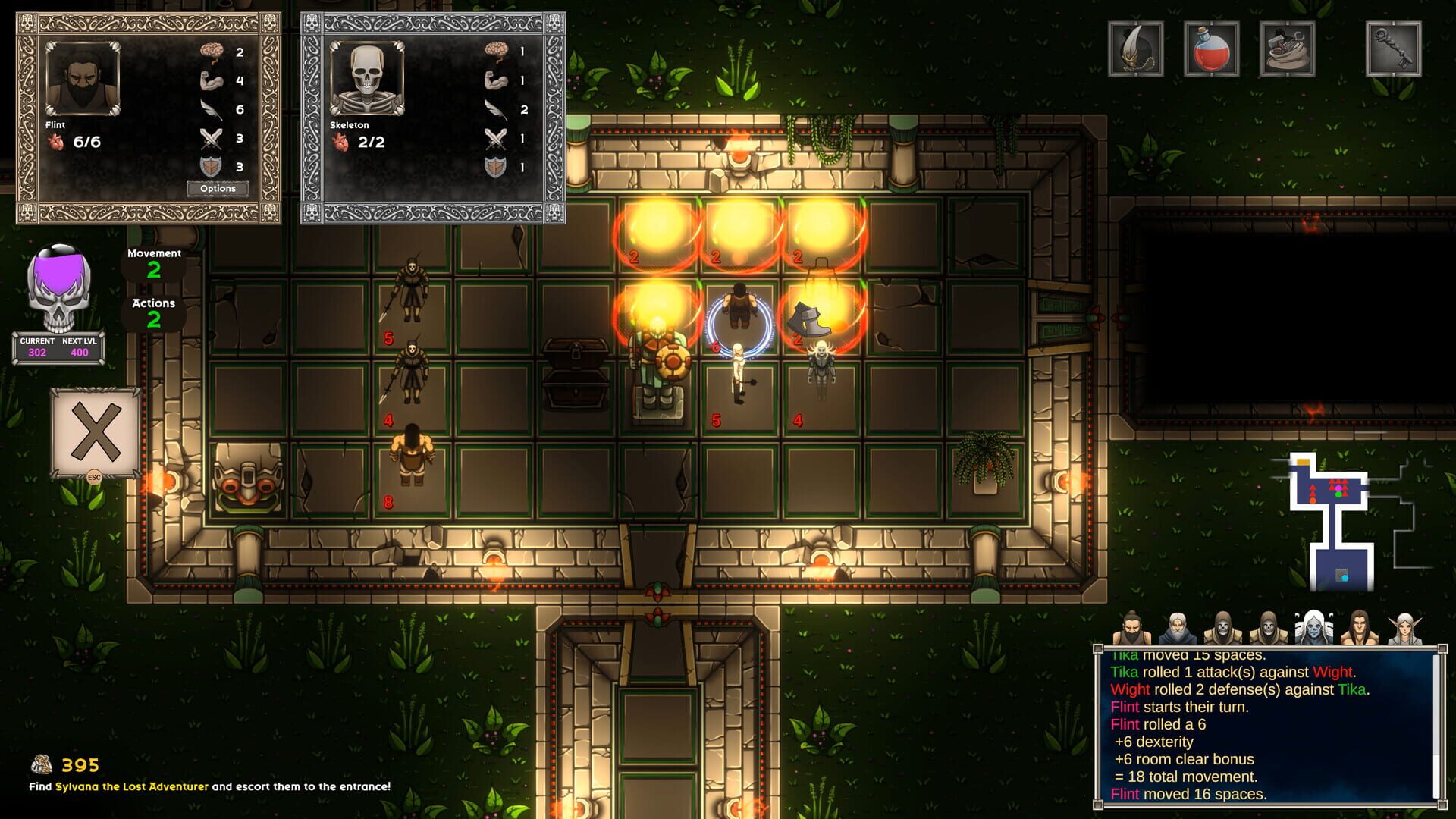Select the iron key icon

point(1393,49)
